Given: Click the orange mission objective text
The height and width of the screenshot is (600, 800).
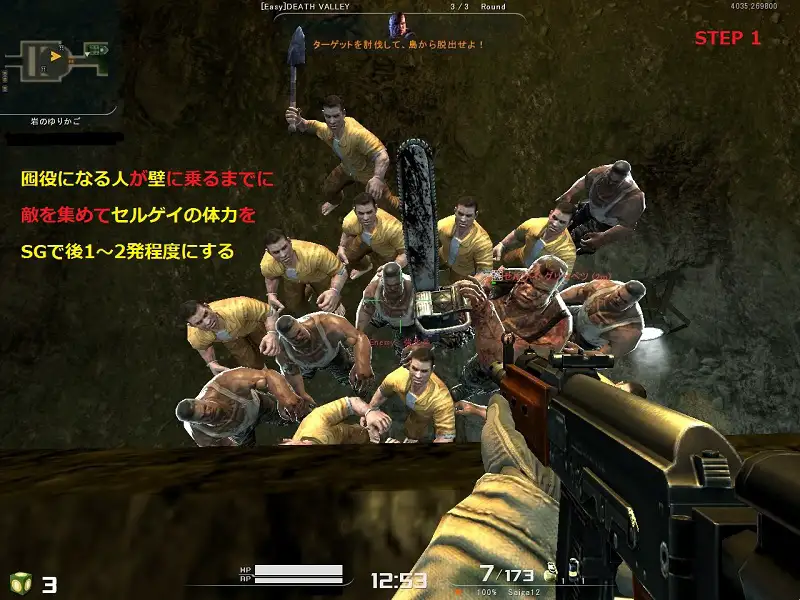Looking at the screenshot, I should tap(399, 45).
